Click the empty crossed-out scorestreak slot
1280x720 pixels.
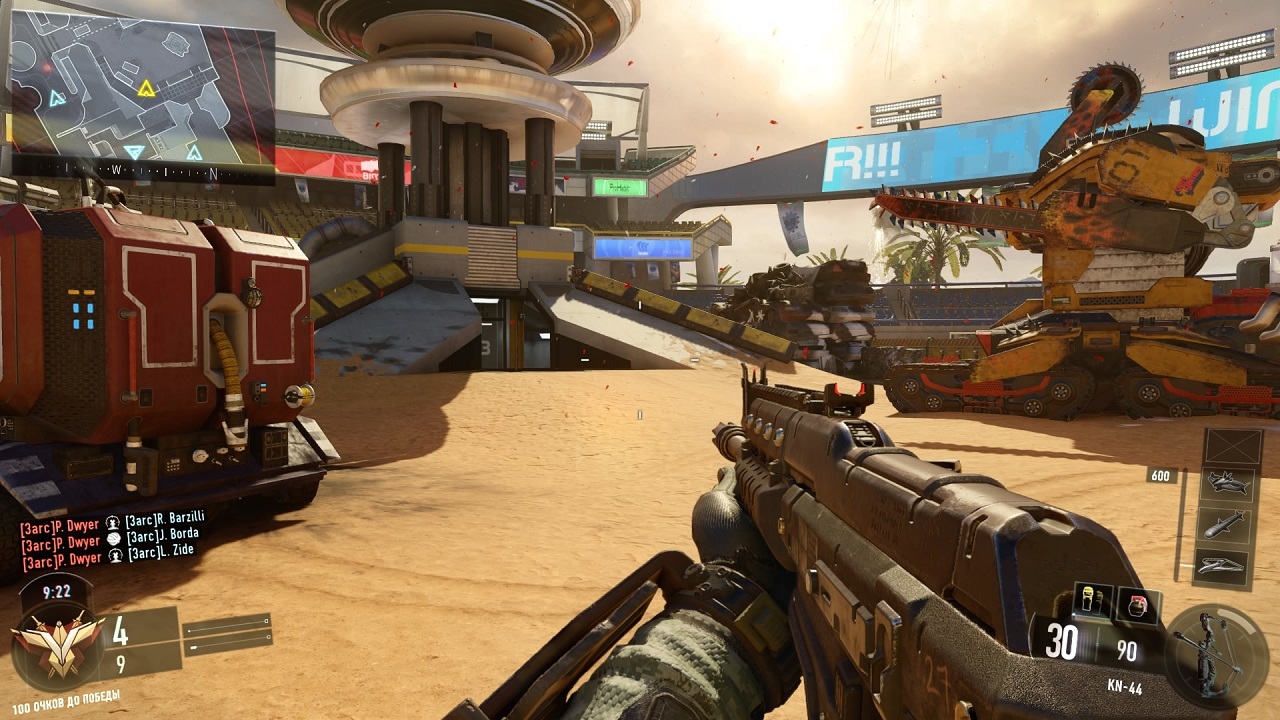pos(1232,447)
